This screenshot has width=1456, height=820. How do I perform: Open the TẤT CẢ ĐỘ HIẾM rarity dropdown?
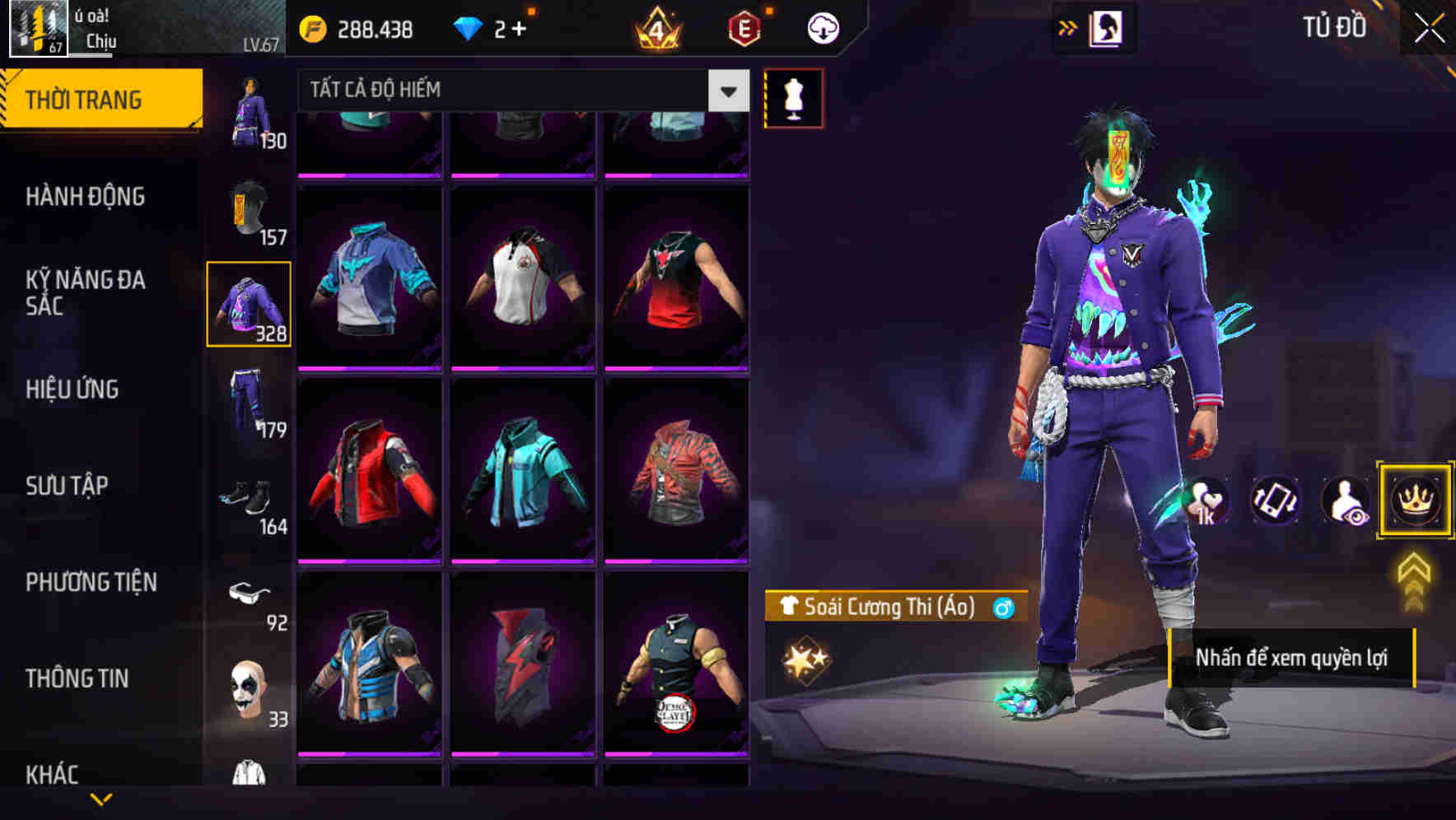(517, 90)
